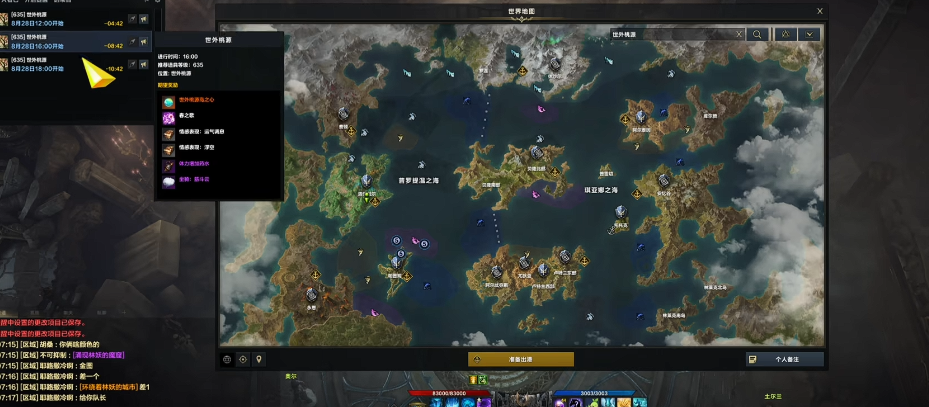Screen dimensions: 929x407
Task: Click the 世外桃源岛之心 reward icon
Action: (169, 101)
